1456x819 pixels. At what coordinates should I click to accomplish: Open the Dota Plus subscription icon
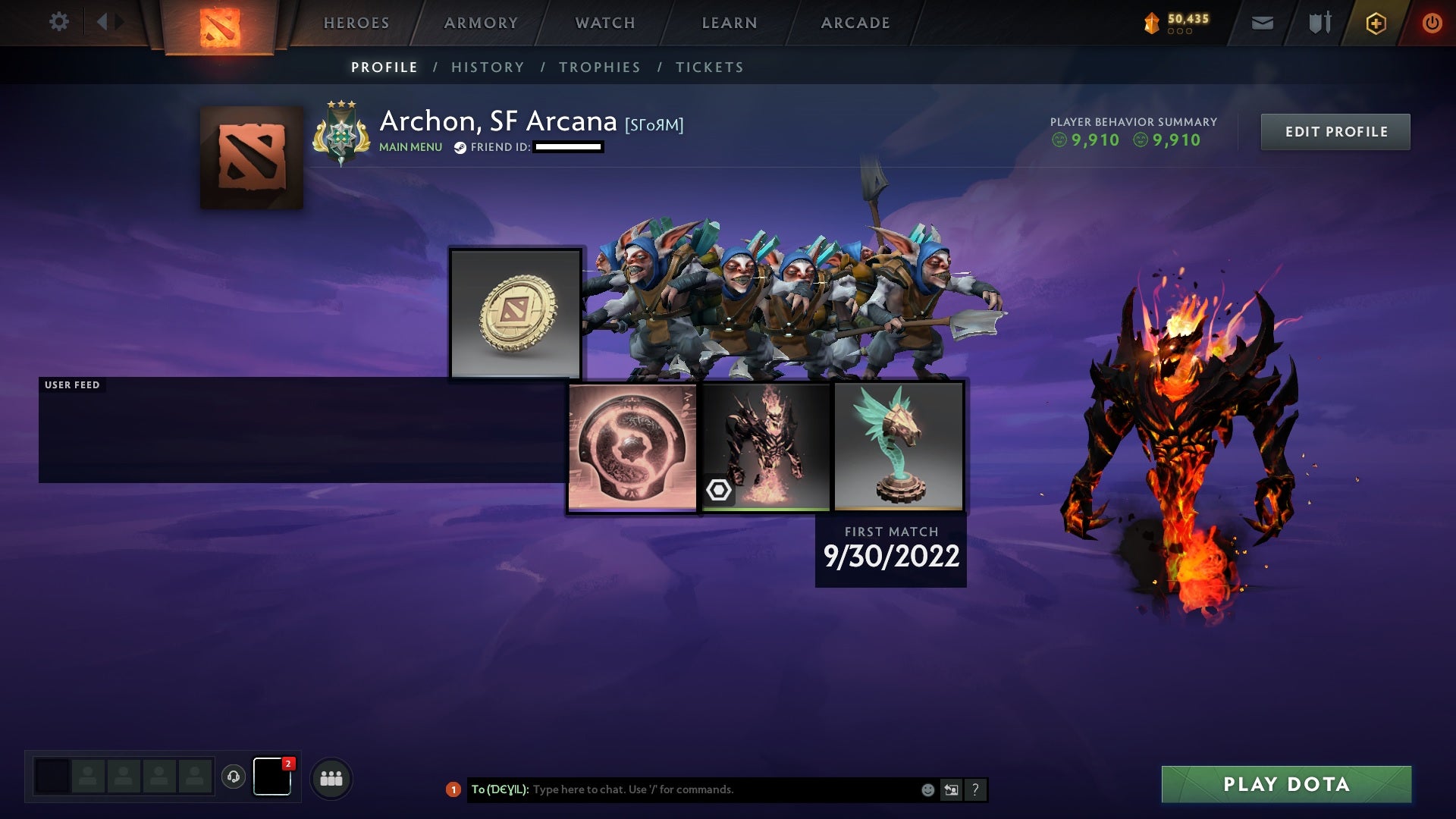pyautogui.click(x=1376, y=23)
